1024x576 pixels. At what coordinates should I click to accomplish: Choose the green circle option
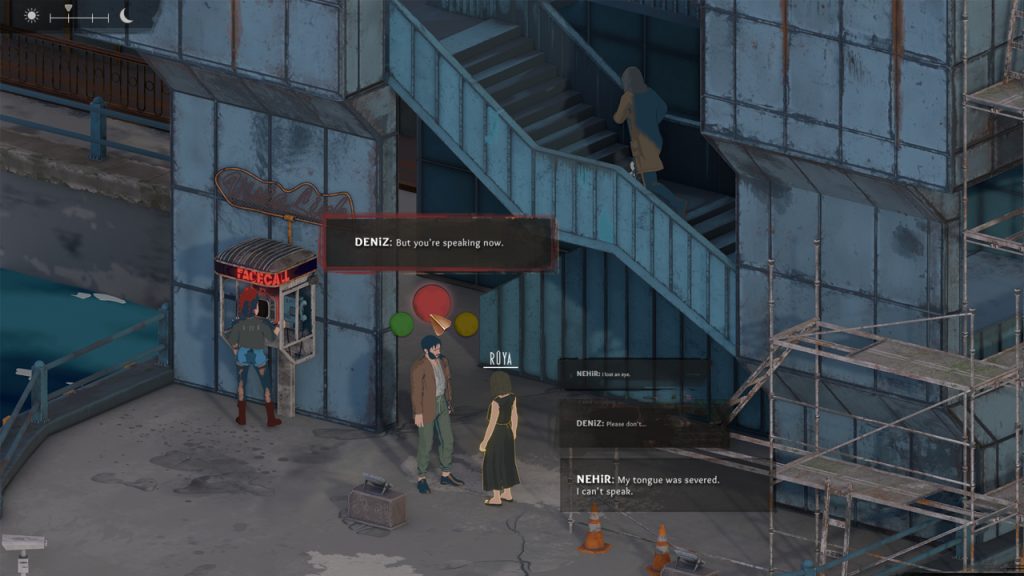[x=401, y=324]
